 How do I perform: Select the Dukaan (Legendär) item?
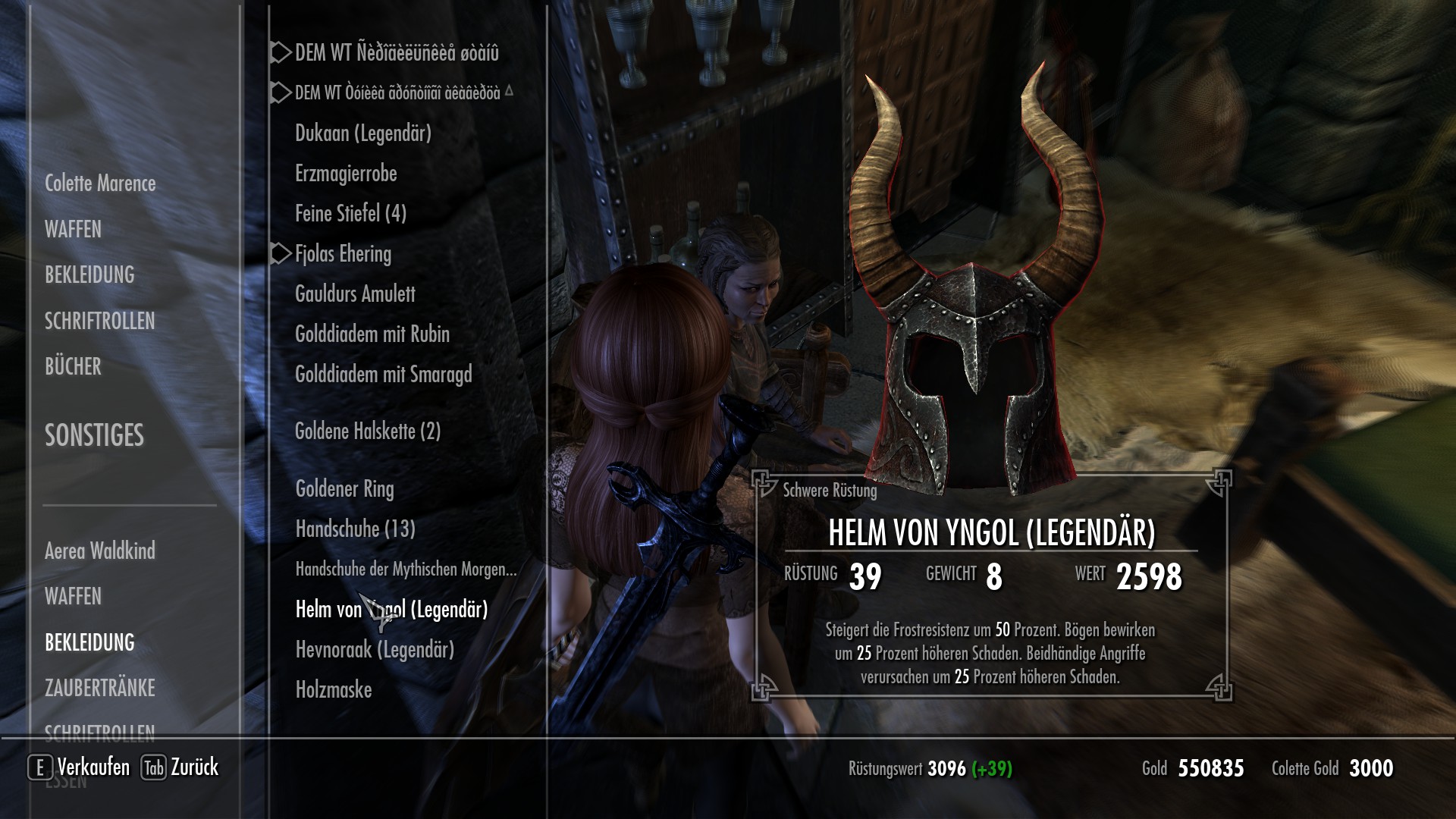[362, 133]
